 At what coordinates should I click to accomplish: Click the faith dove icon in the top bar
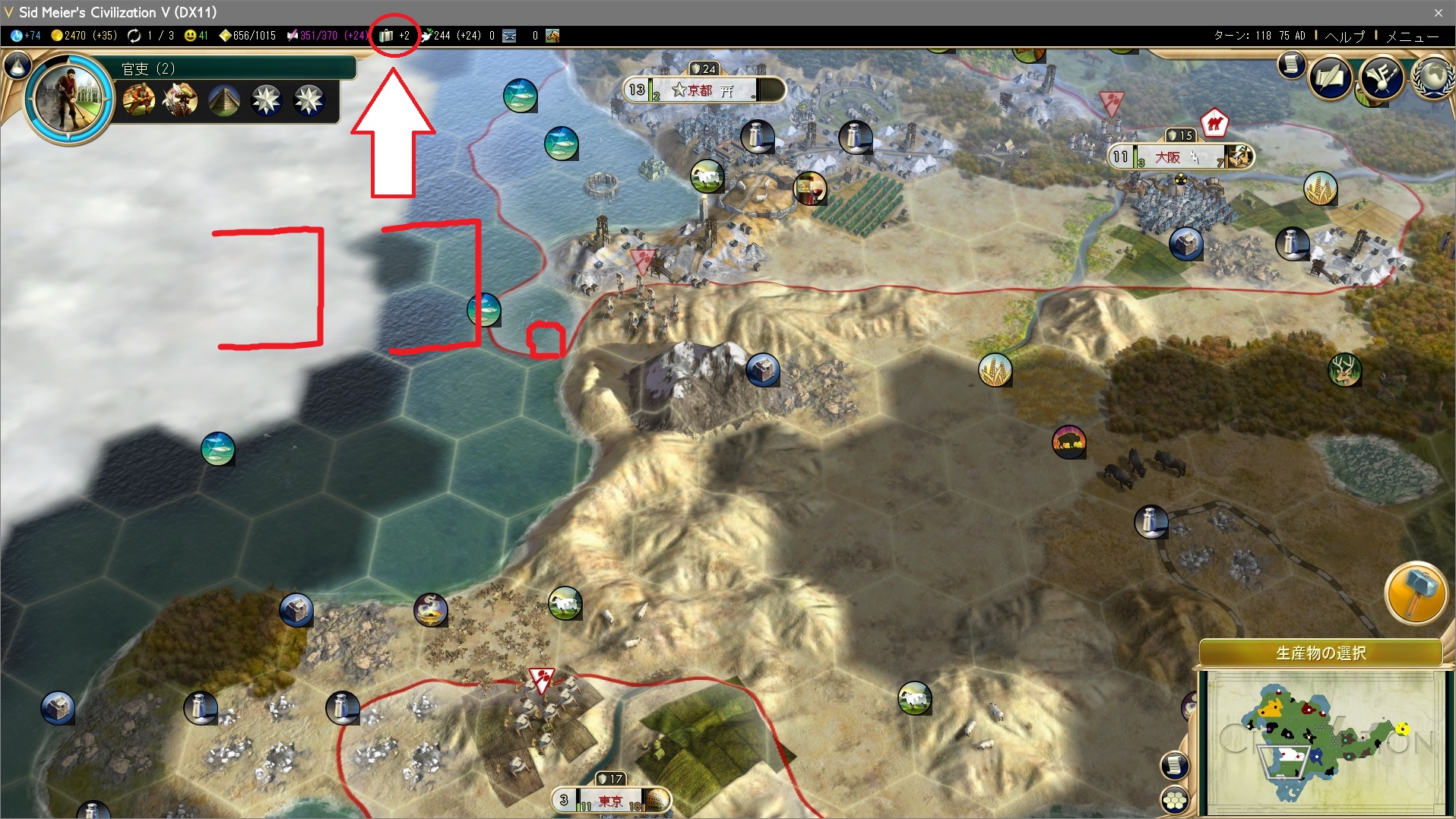pos(426,36)
